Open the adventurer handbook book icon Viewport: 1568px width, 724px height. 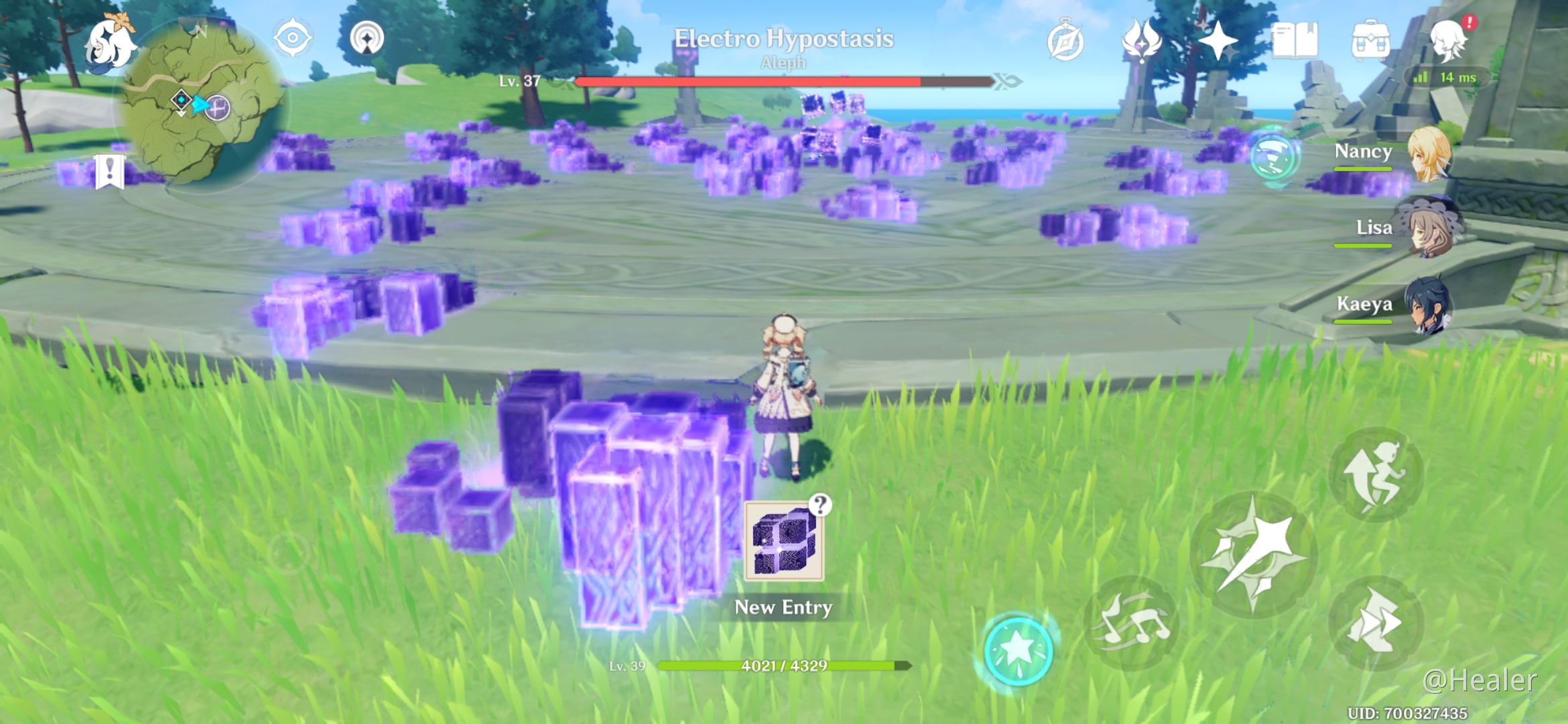(1295, 41)
